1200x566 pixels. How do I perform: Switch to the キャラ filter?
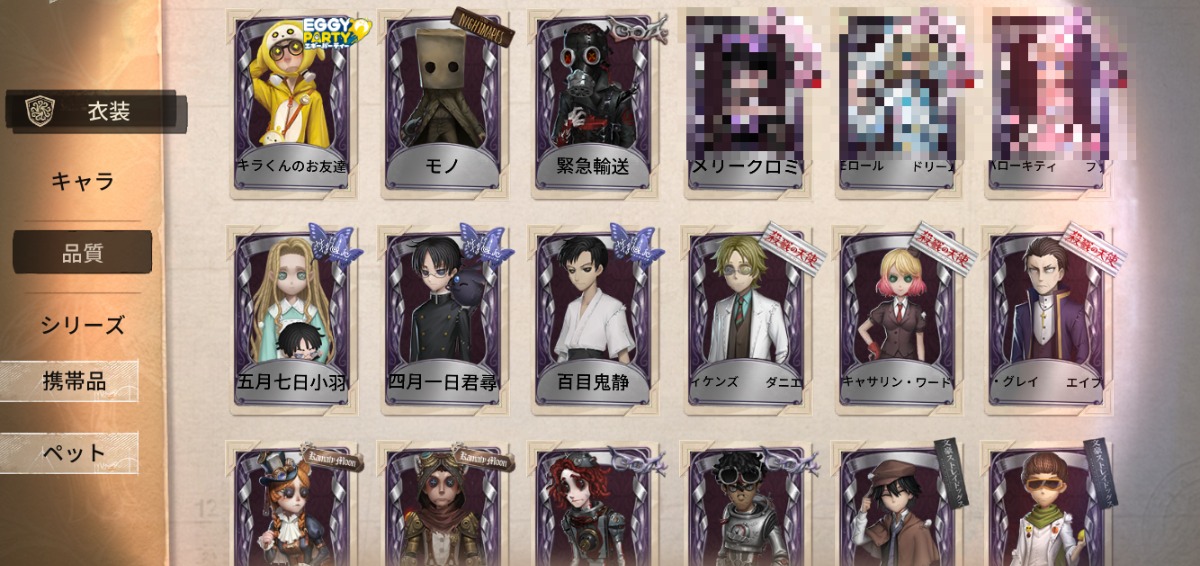point(82,182)
